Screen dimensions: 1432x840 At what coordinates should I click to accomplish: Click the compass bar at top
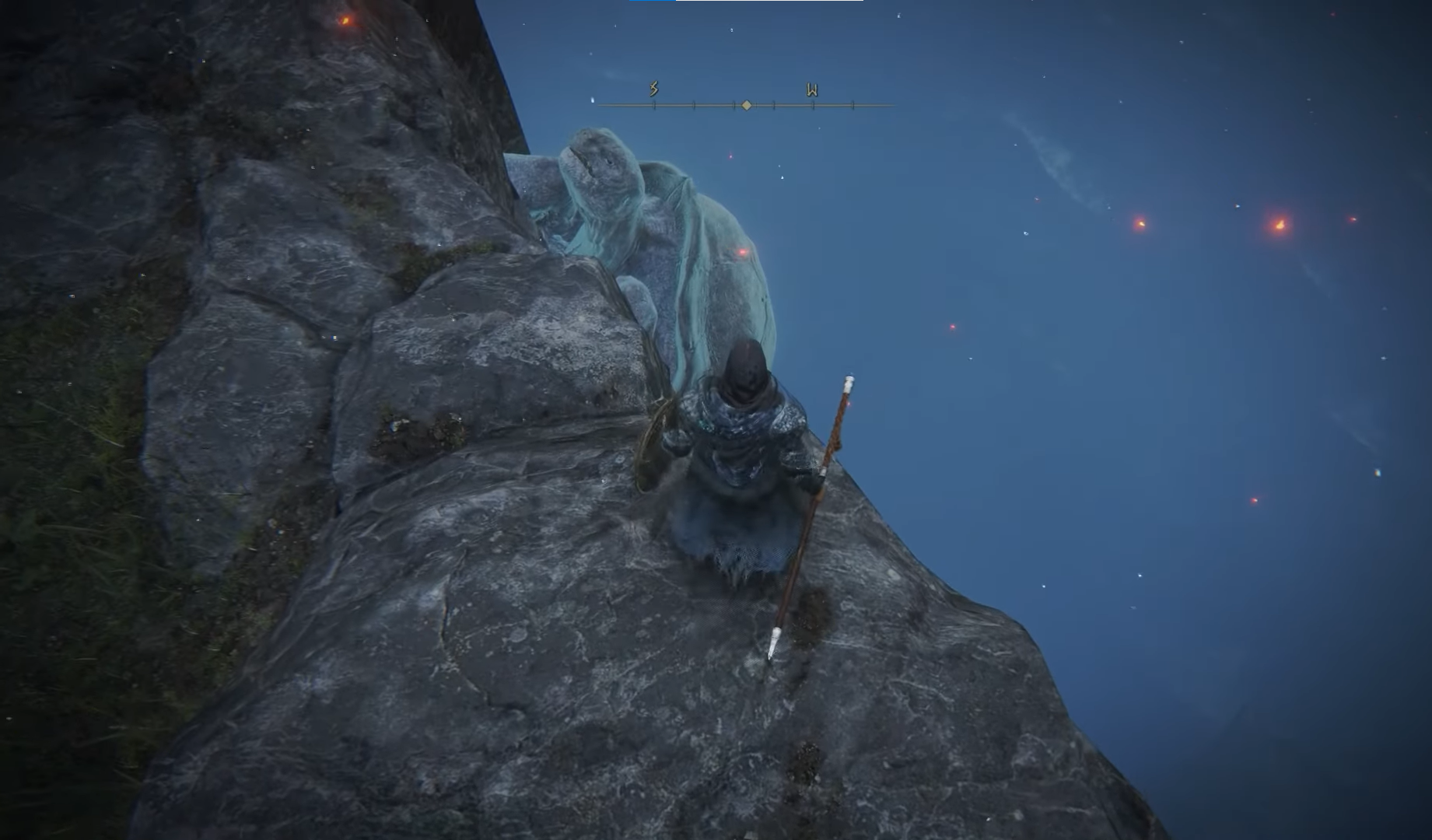tap(745, 104)
